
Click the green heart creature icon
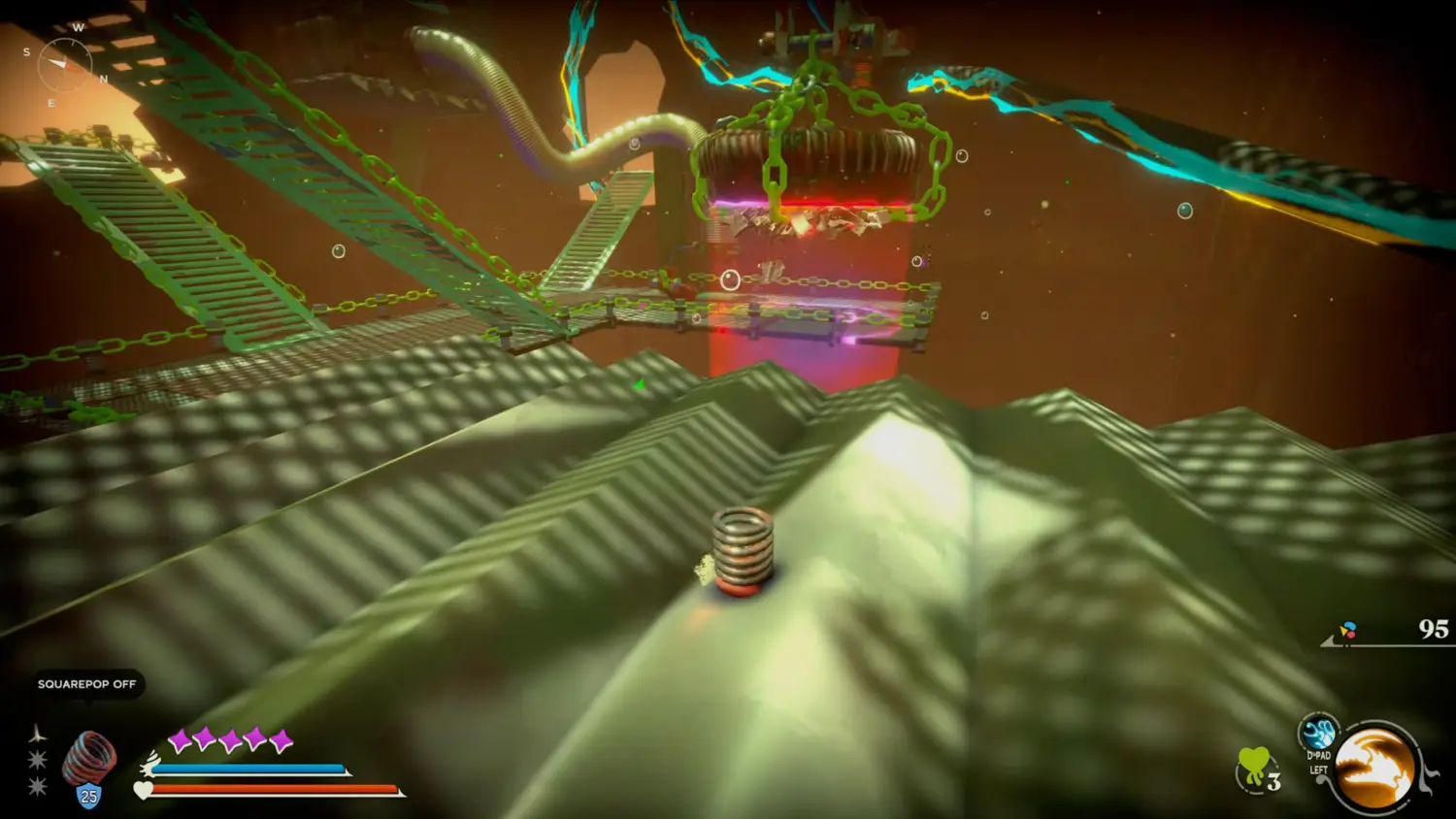(x=1253, y=767)
